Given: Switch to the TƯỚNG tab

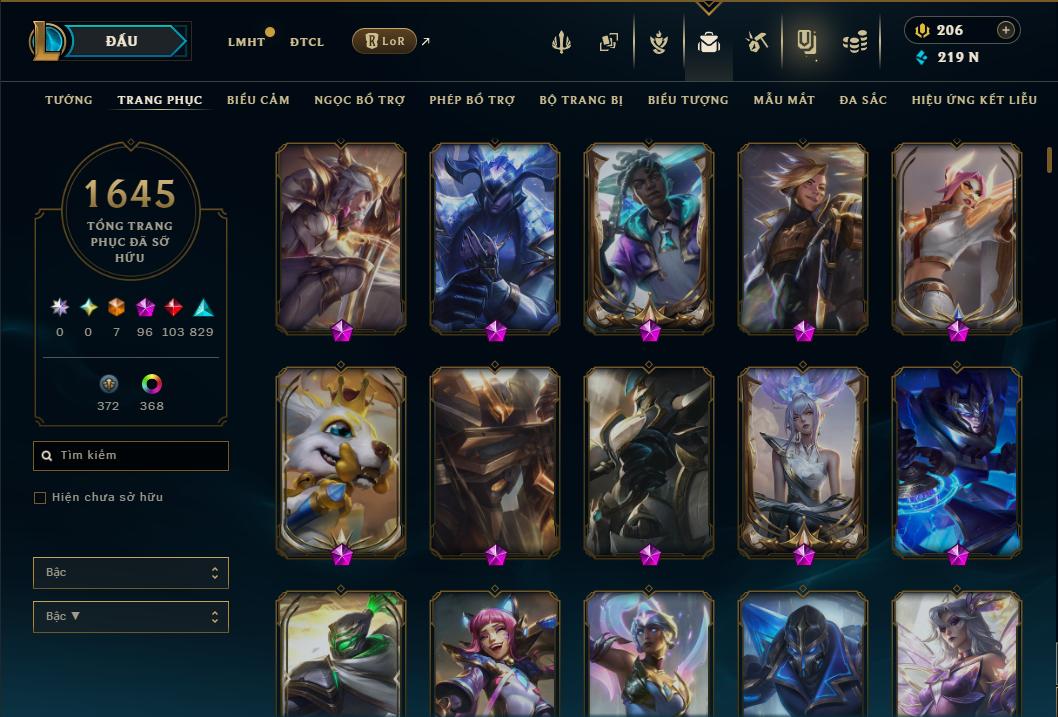Looking at the screenshot, I should 69,100.
